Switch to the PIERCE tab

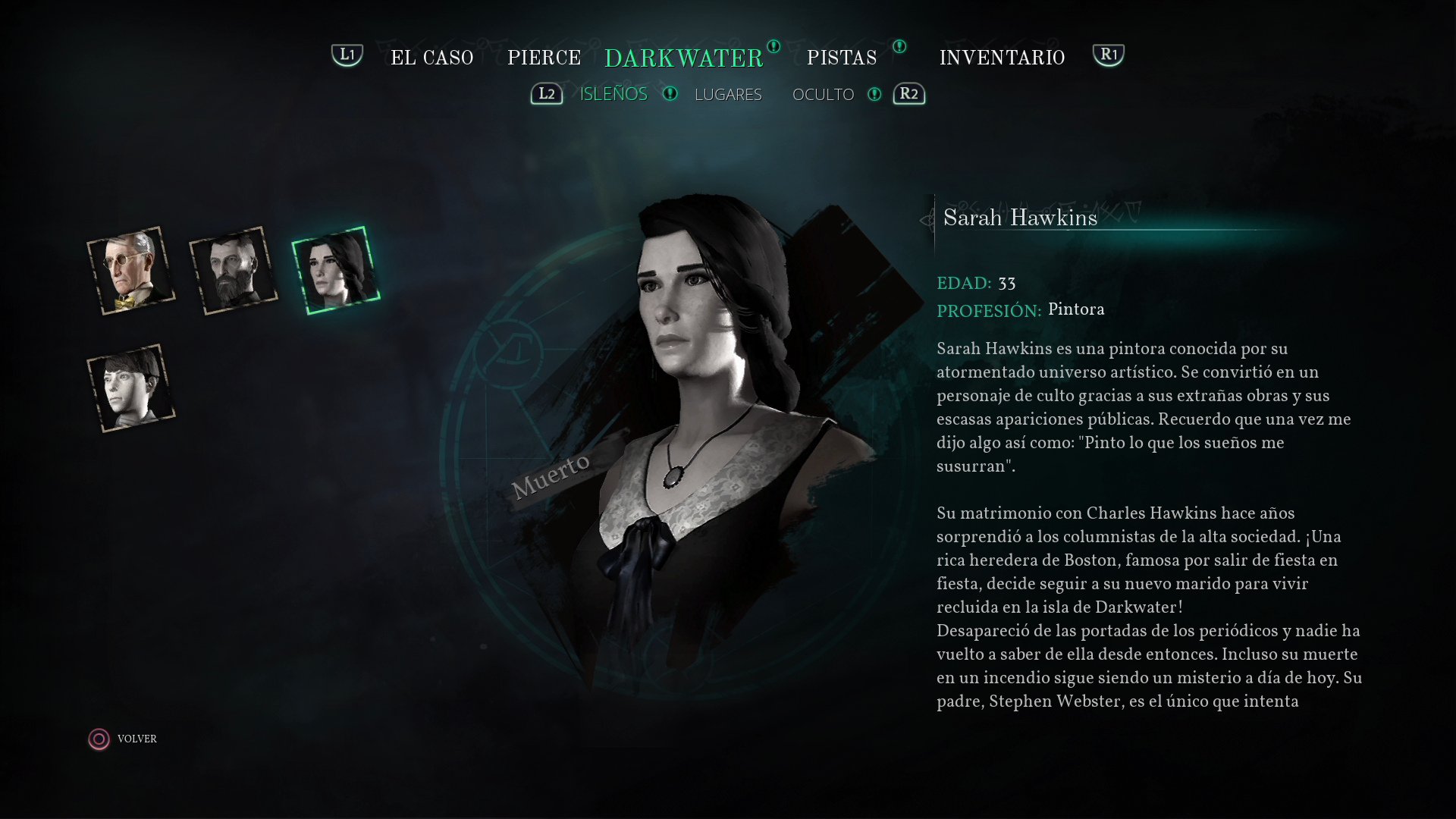pyautogui.click(x=544, y=58)
